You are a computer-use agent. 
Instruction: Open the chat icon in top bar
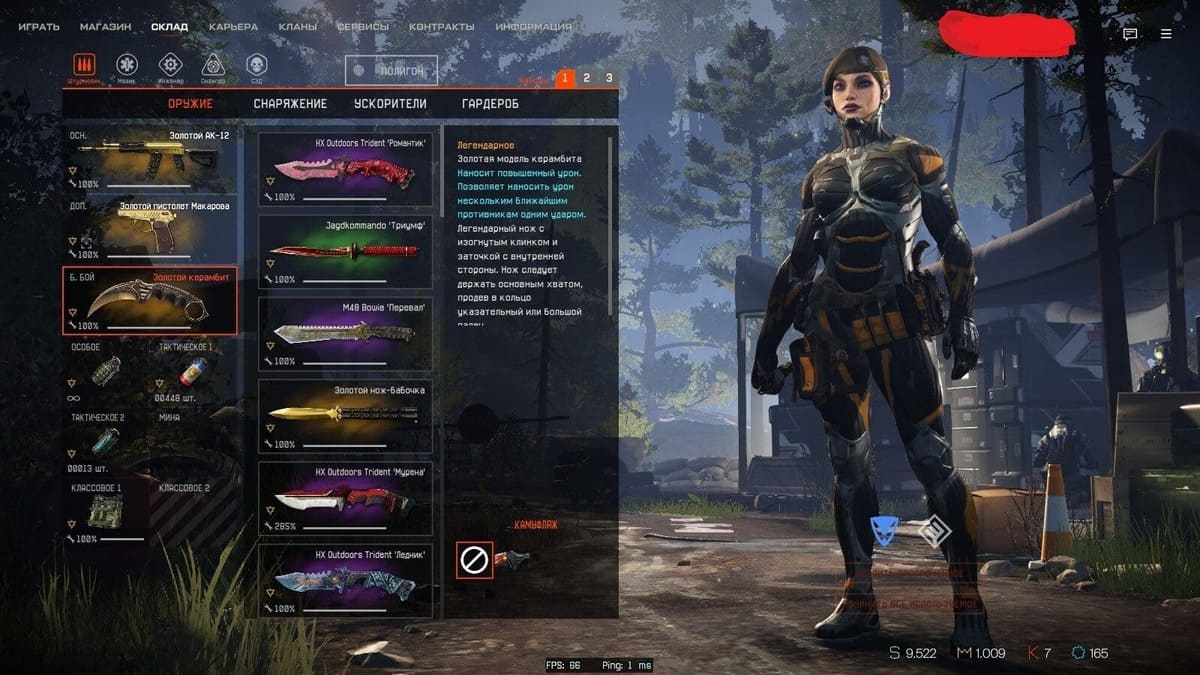[x=1130, y=33]
